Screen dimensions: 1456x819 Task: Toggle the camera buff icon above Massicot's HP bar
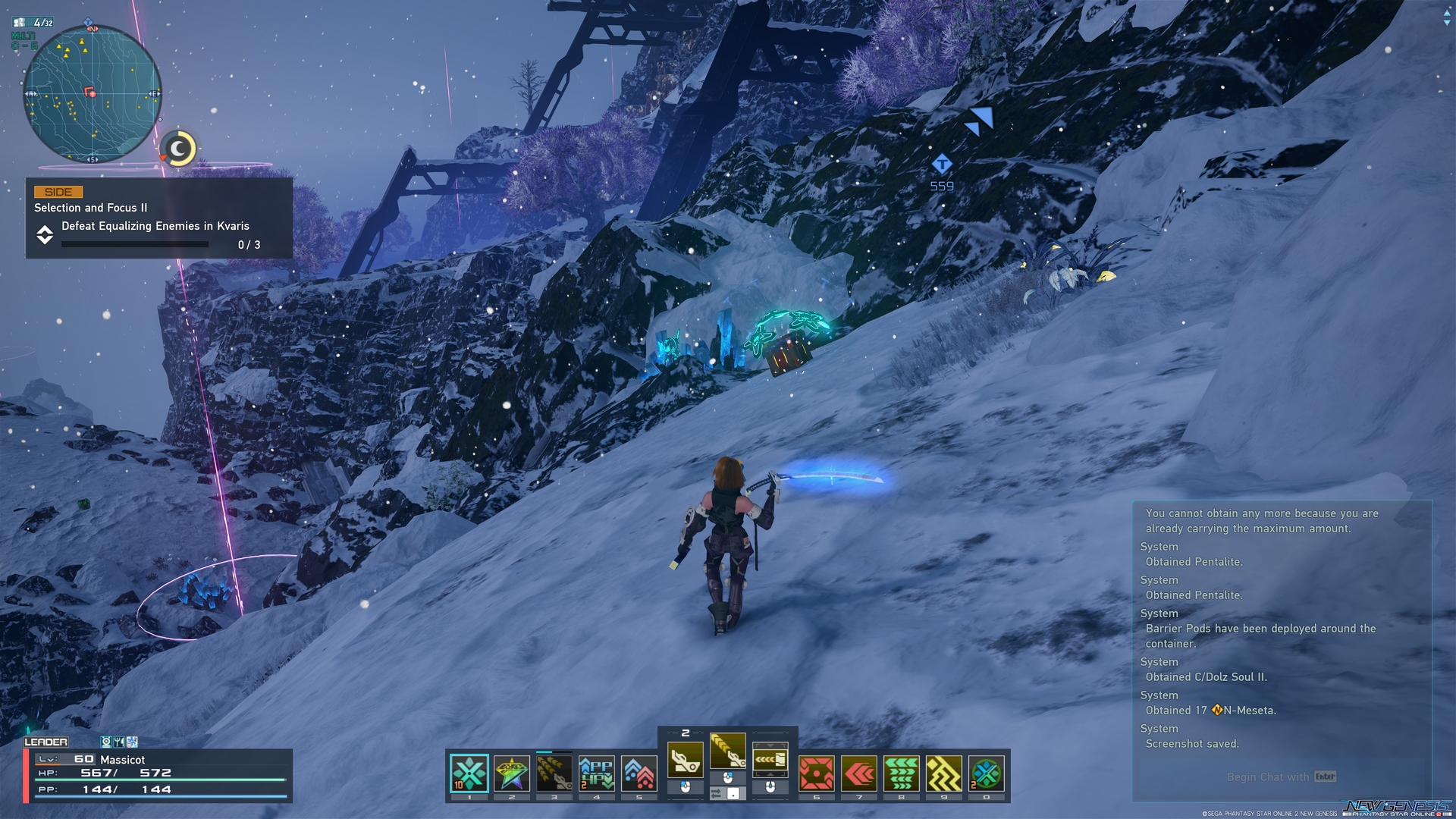pos(107,742)
